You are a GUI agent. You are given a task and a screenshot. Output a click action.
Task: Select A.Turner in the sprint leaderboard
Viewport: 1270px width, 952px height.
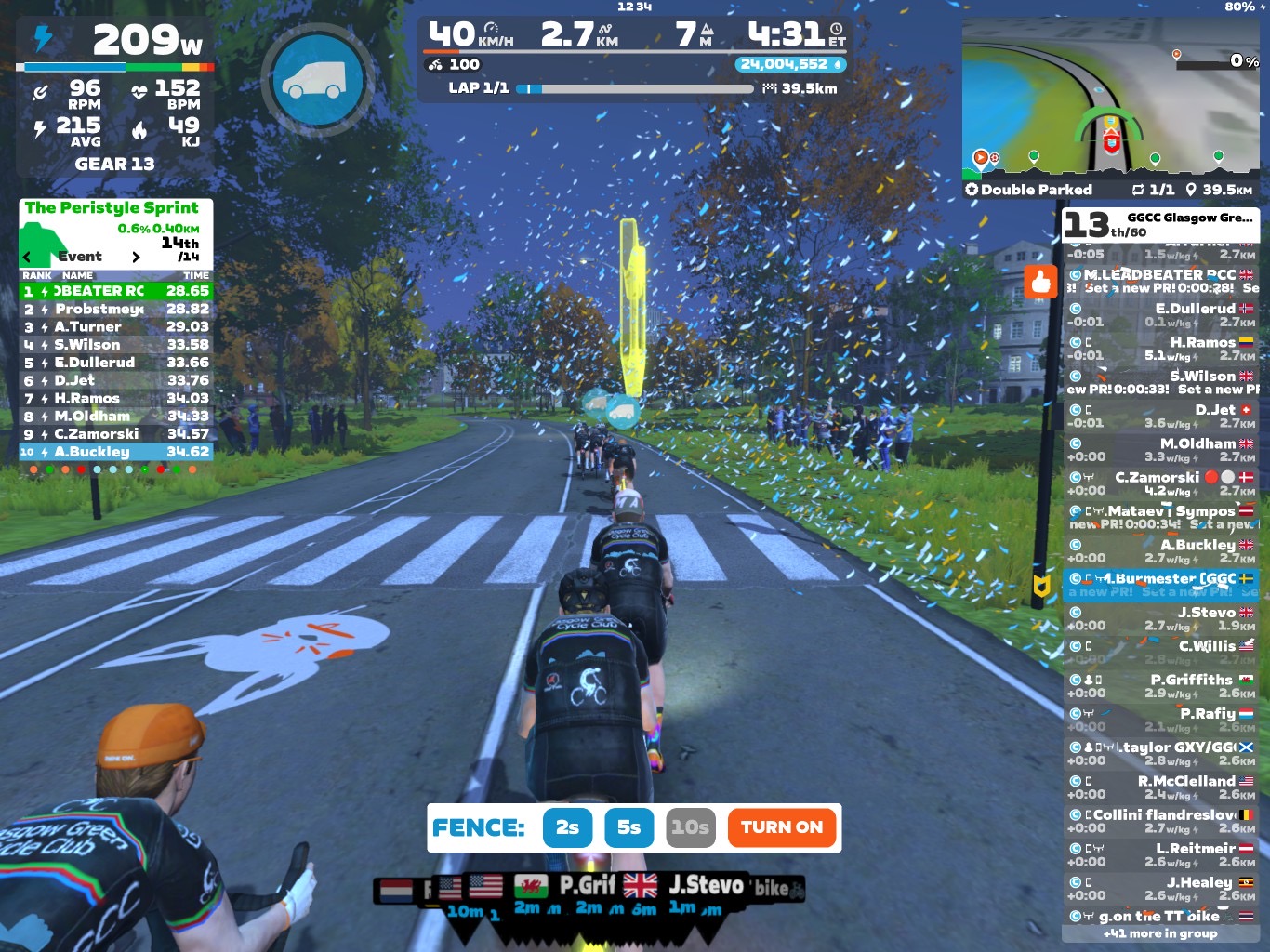[x=116, y=326]
